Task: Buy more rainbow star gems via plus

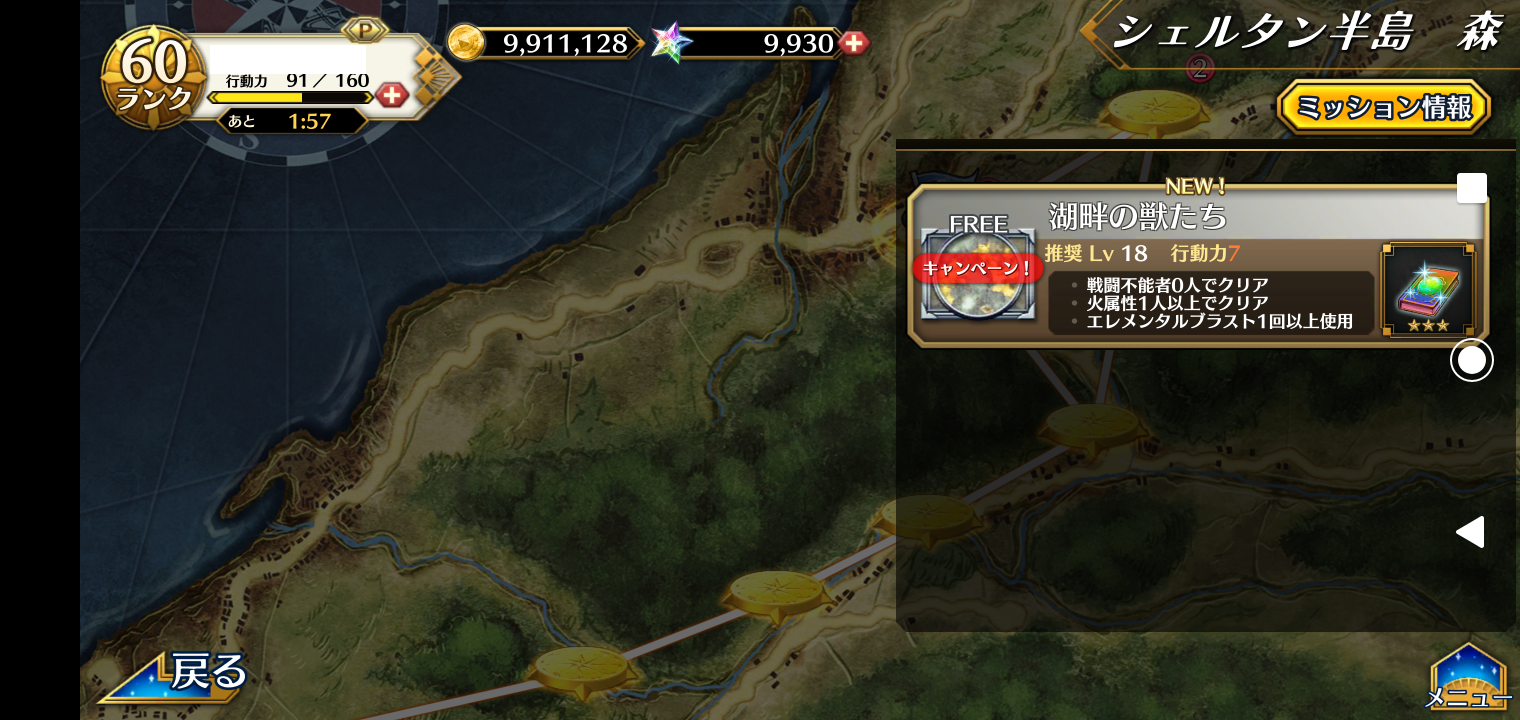Action: [x=853, y=43]
